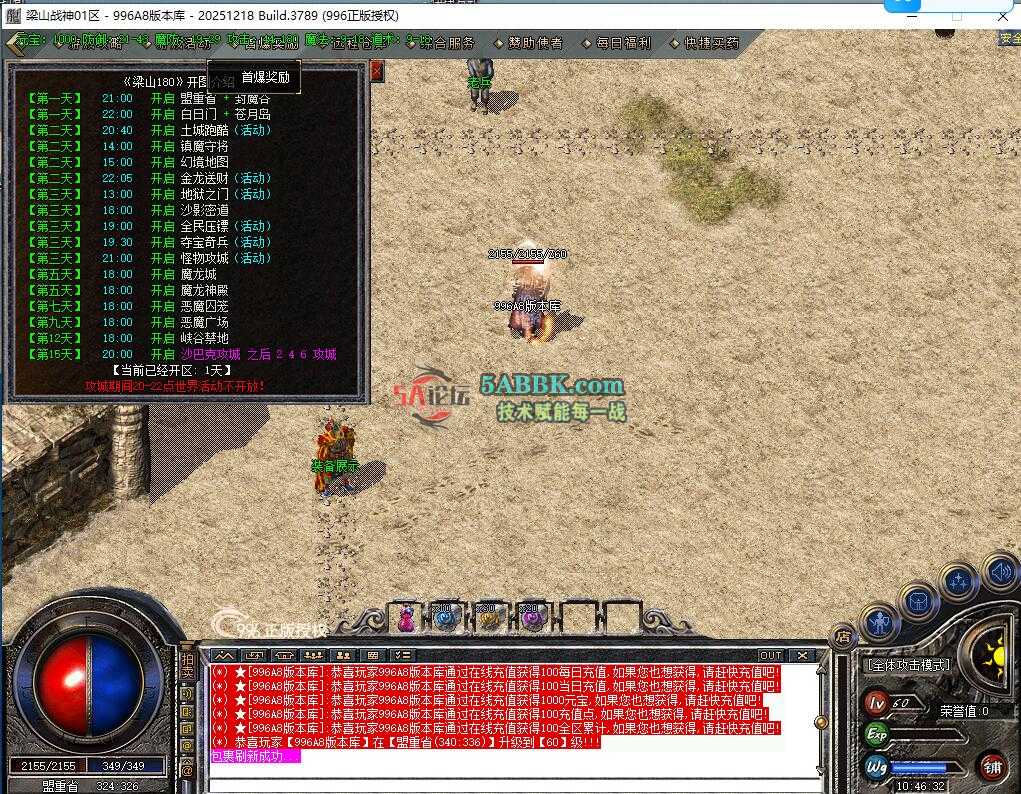
Task: Open the 拍卖 auction button beside the chat
Action: 187,666
